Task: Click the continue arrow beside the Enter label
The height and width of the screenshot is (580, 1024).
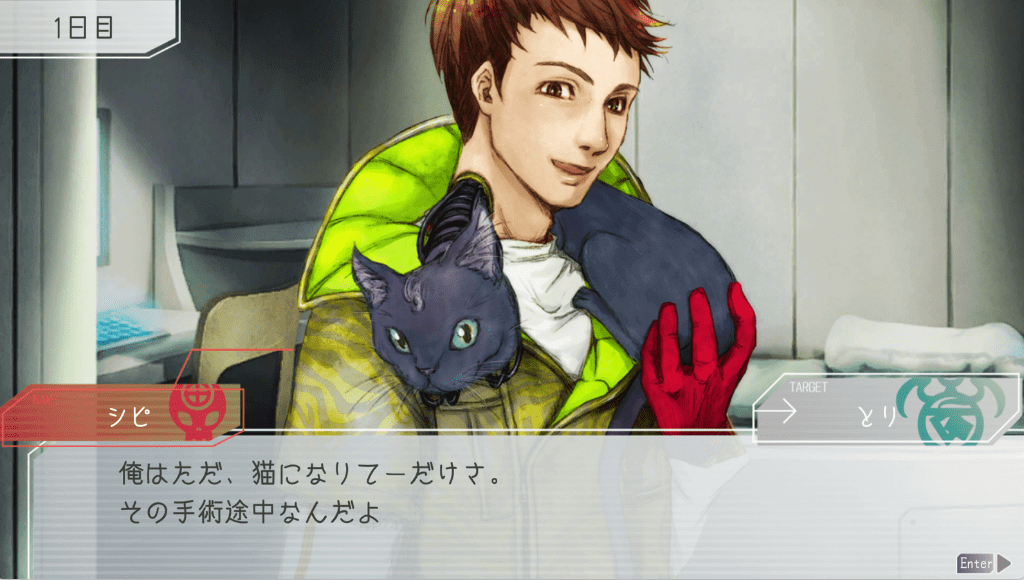Action: (x=1004, y=563)
